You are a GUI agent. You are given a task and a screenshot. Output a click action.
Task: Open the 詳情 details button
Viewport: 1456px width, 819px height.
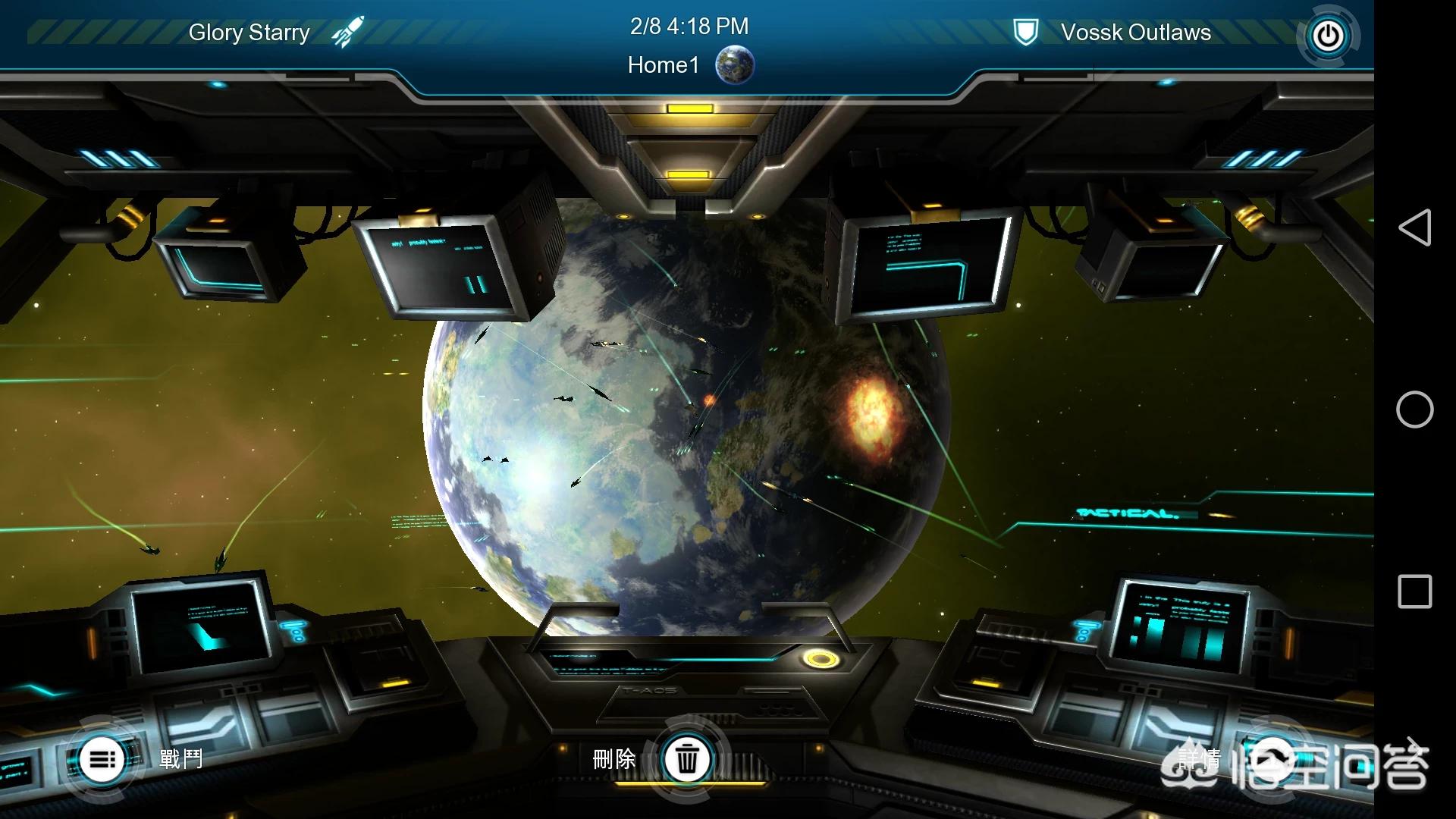1274,758
